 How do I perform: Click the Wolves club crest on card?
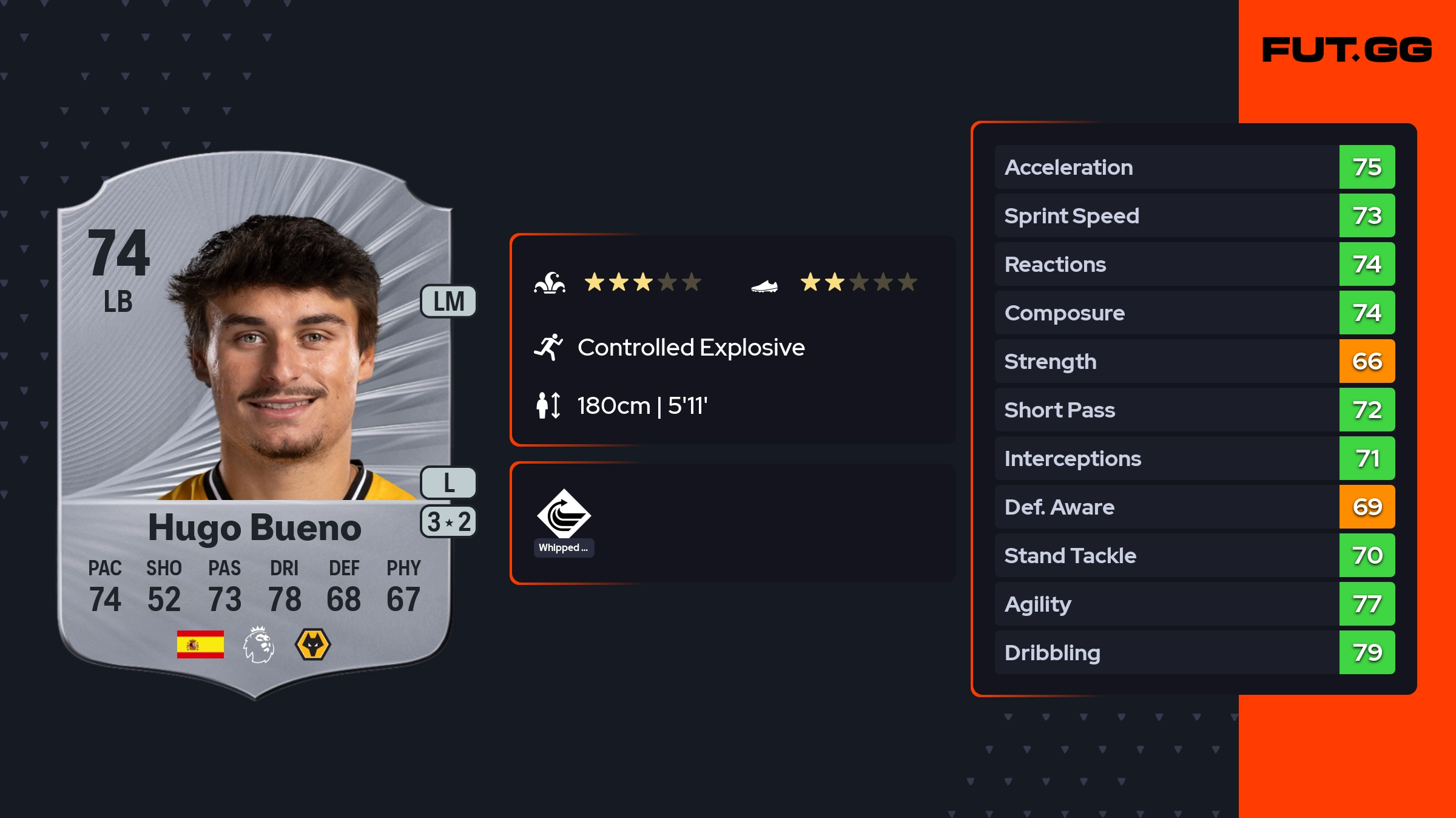(x=312, y=644)
